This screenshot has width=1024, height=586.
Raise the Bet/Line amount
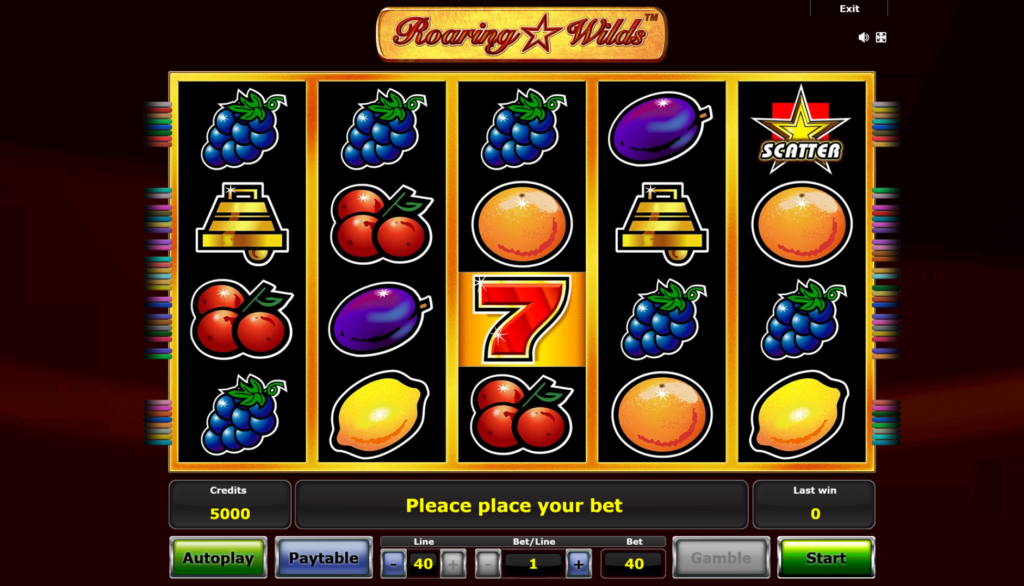click(x=578, y=564)
